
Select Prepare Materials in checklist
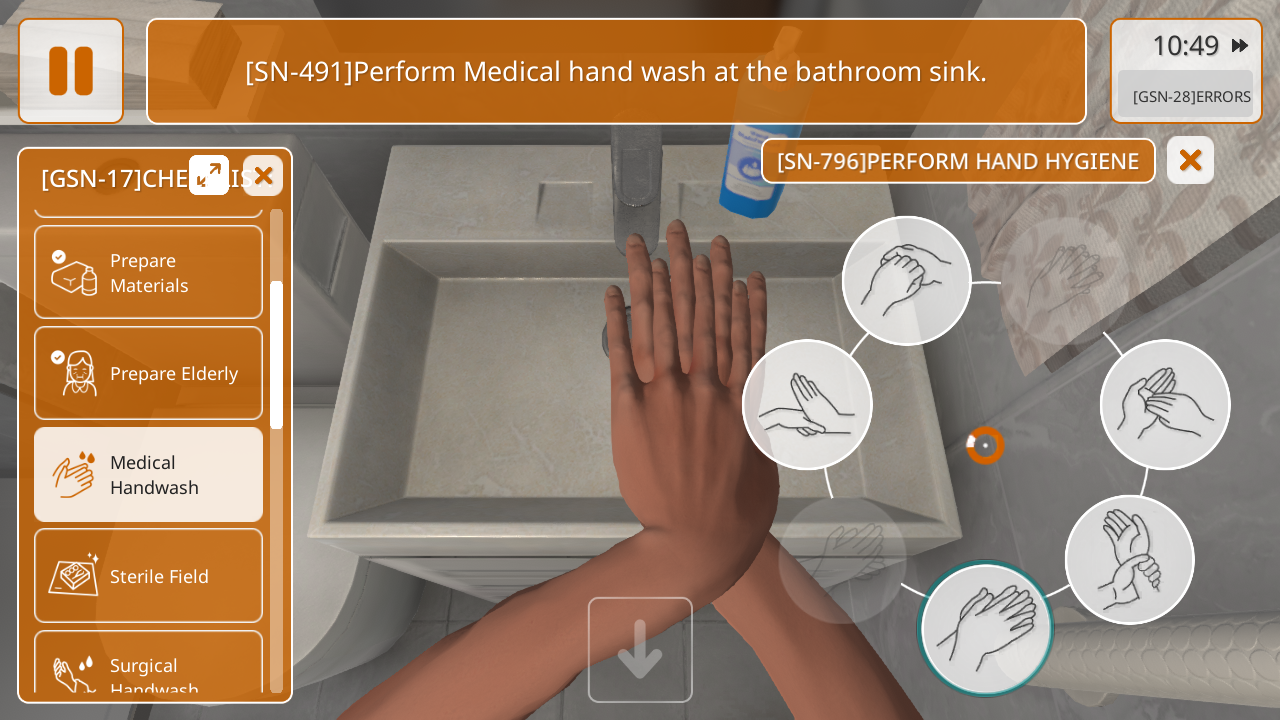click(149, 272)
